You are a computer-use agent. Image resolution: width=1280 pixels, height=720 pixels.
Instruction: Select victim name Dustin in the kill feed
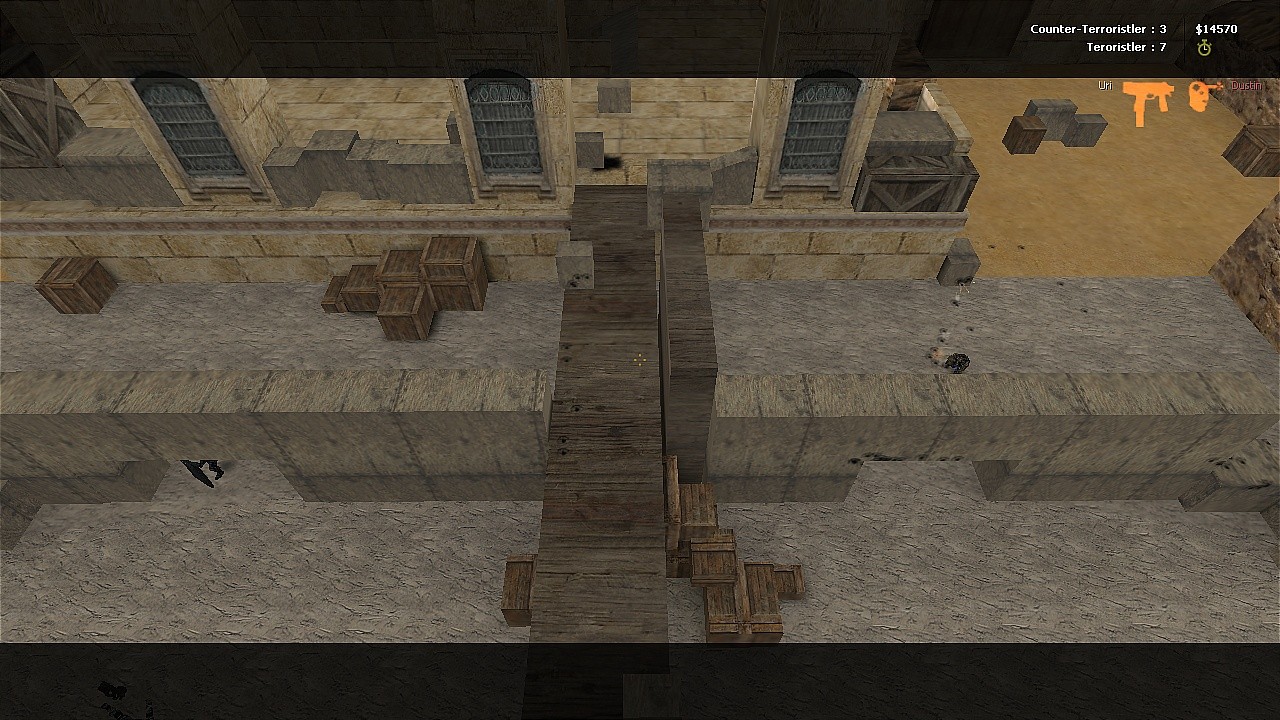click(1246, 86)
